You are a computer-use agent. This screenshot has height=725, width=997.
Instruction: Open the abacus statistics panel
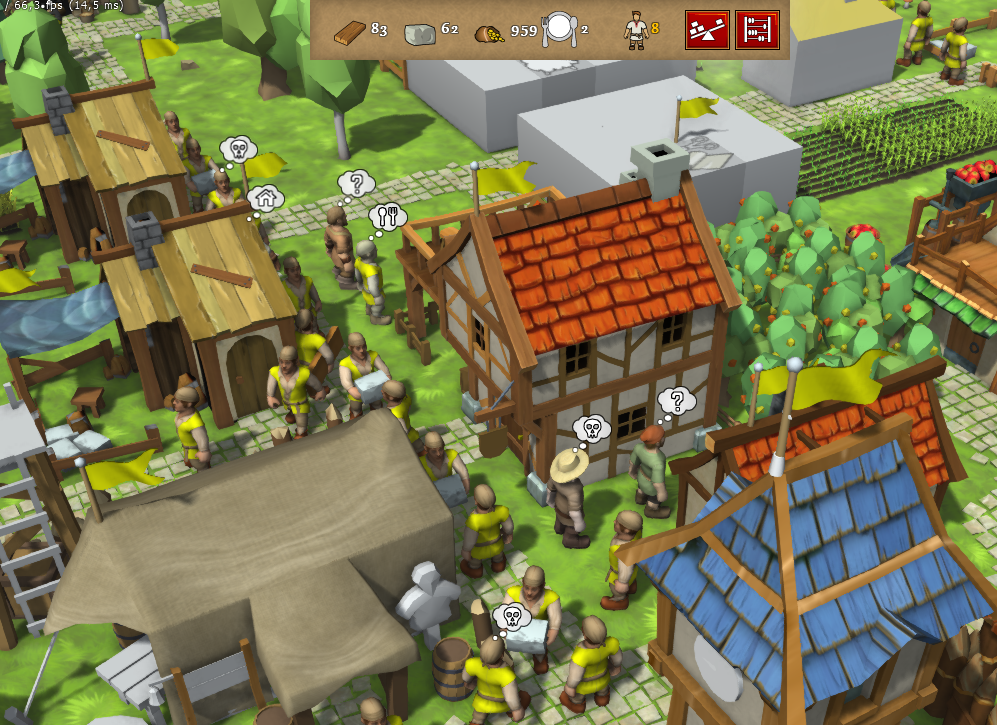point(757,29)
